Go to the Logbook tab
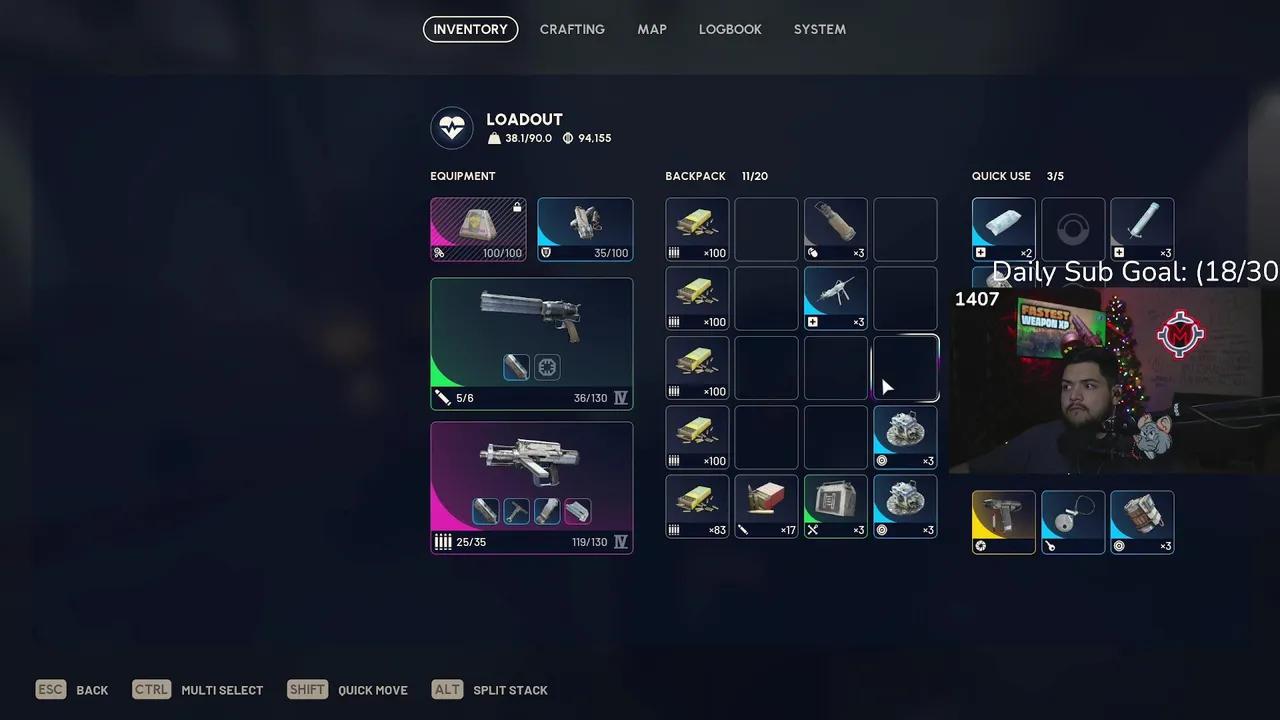 pyautogui.click(x=730, y=29)
